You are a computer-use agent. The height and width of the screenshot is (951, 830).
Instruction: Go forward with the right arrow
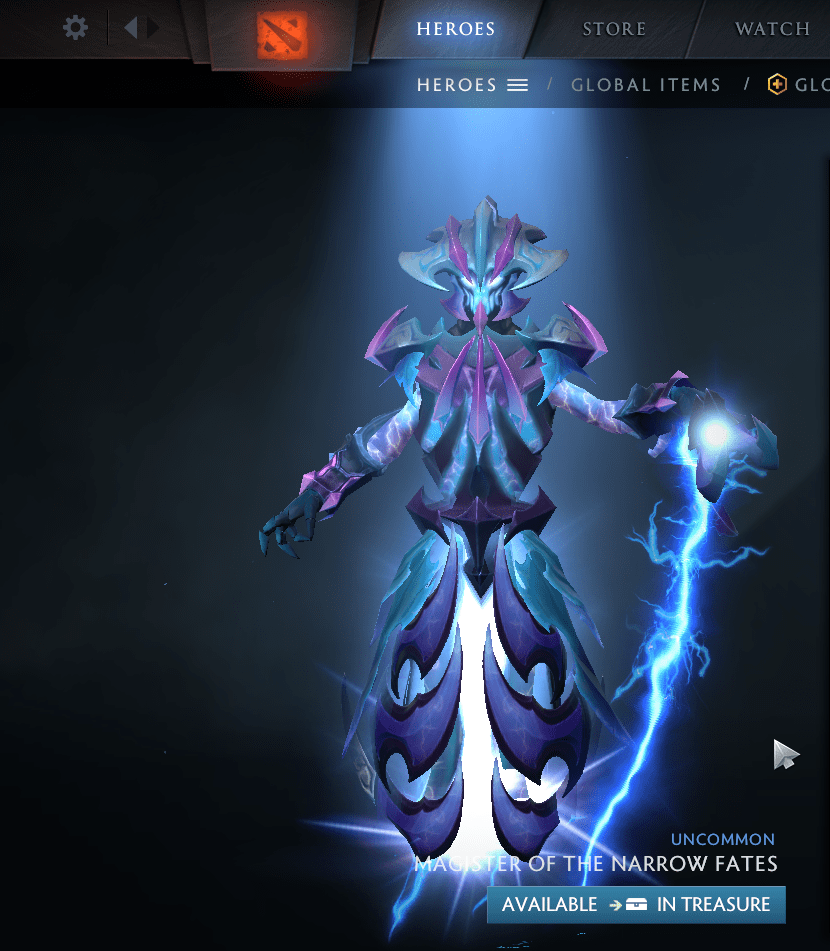(x=153, y=27)
